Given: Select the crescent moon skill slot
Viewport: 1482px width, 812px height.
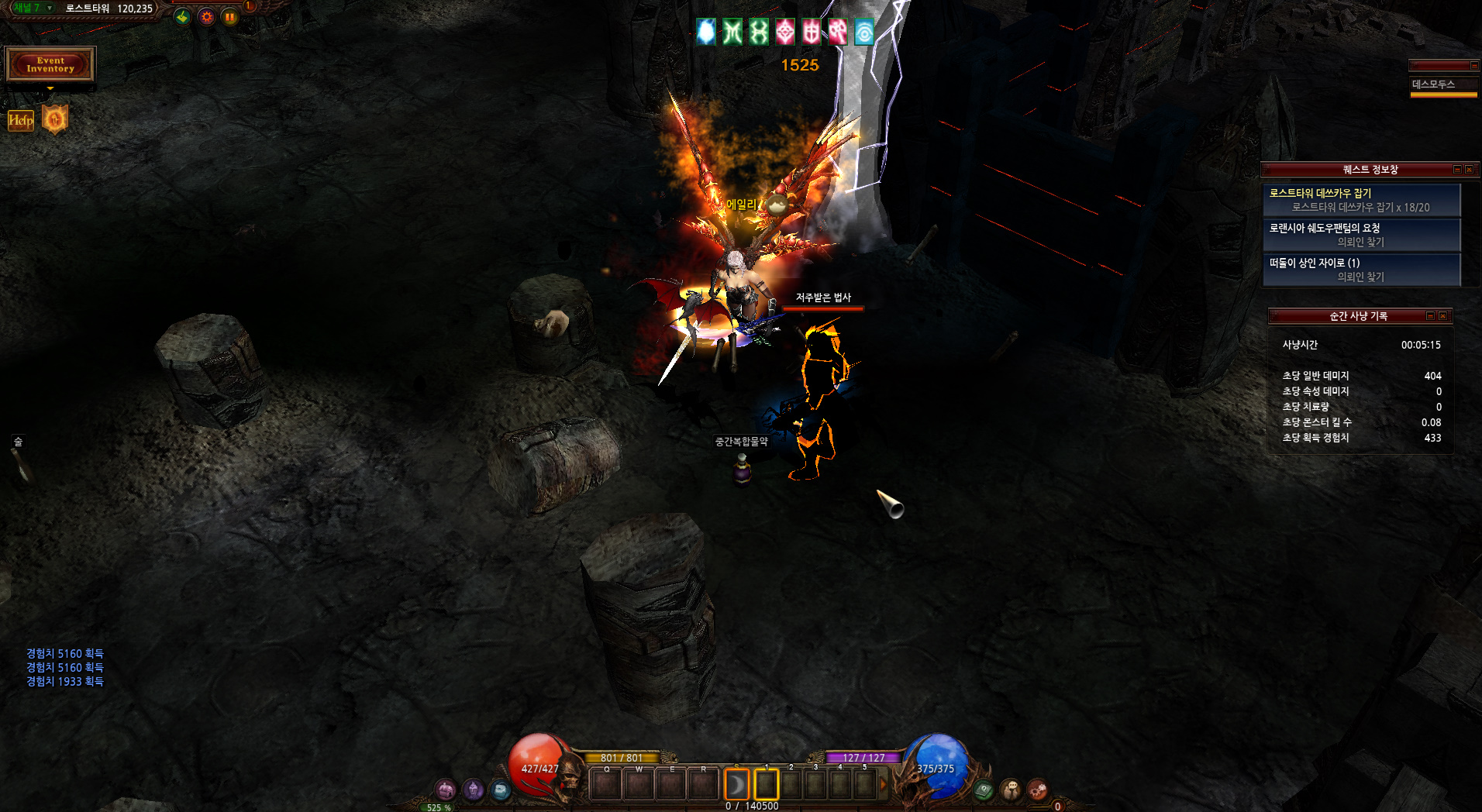Looking at the screenshot, I should point(736,785).
